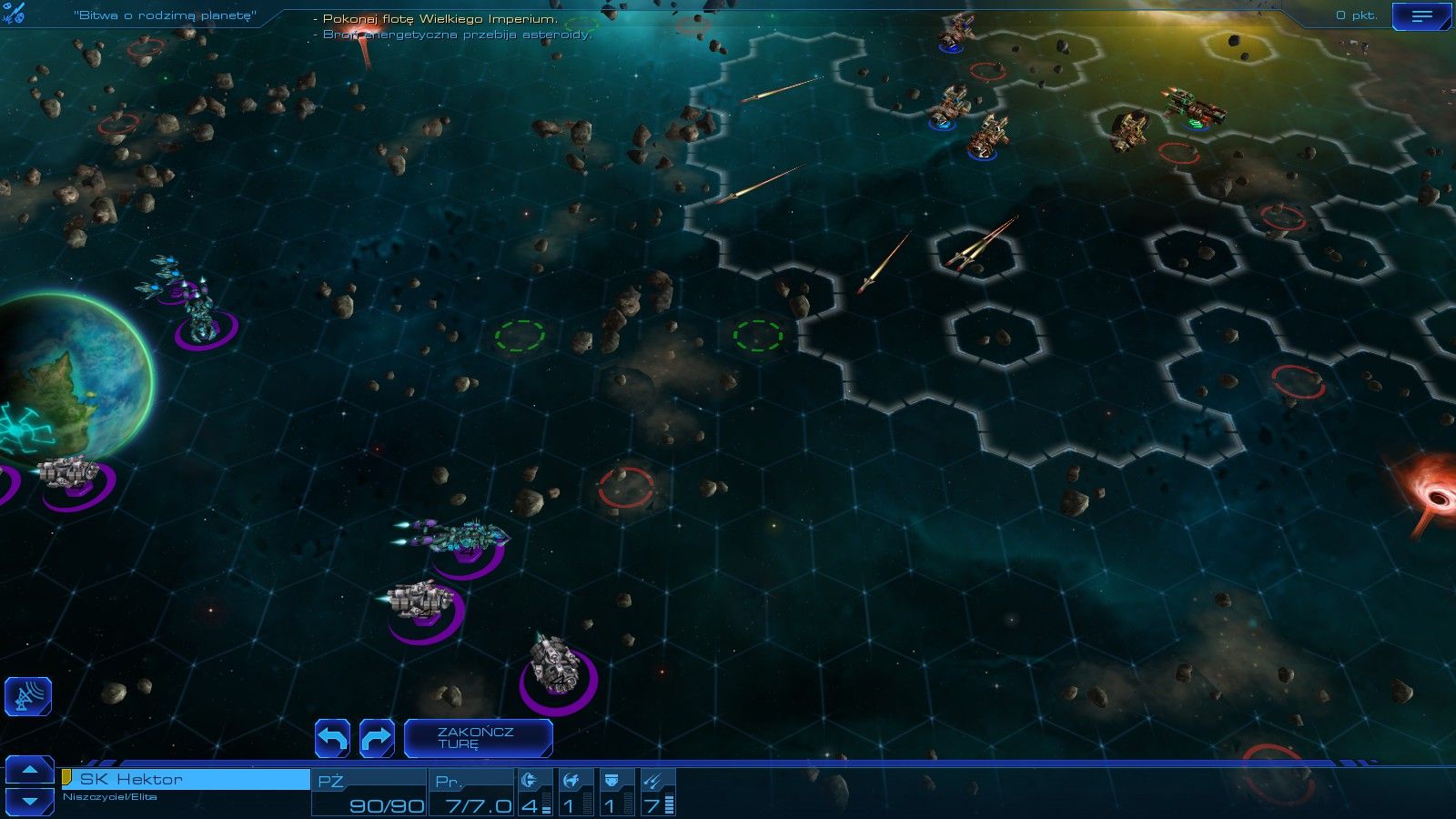
Task: Select the laser weapon icon showing 4
Action: (531, 789)
